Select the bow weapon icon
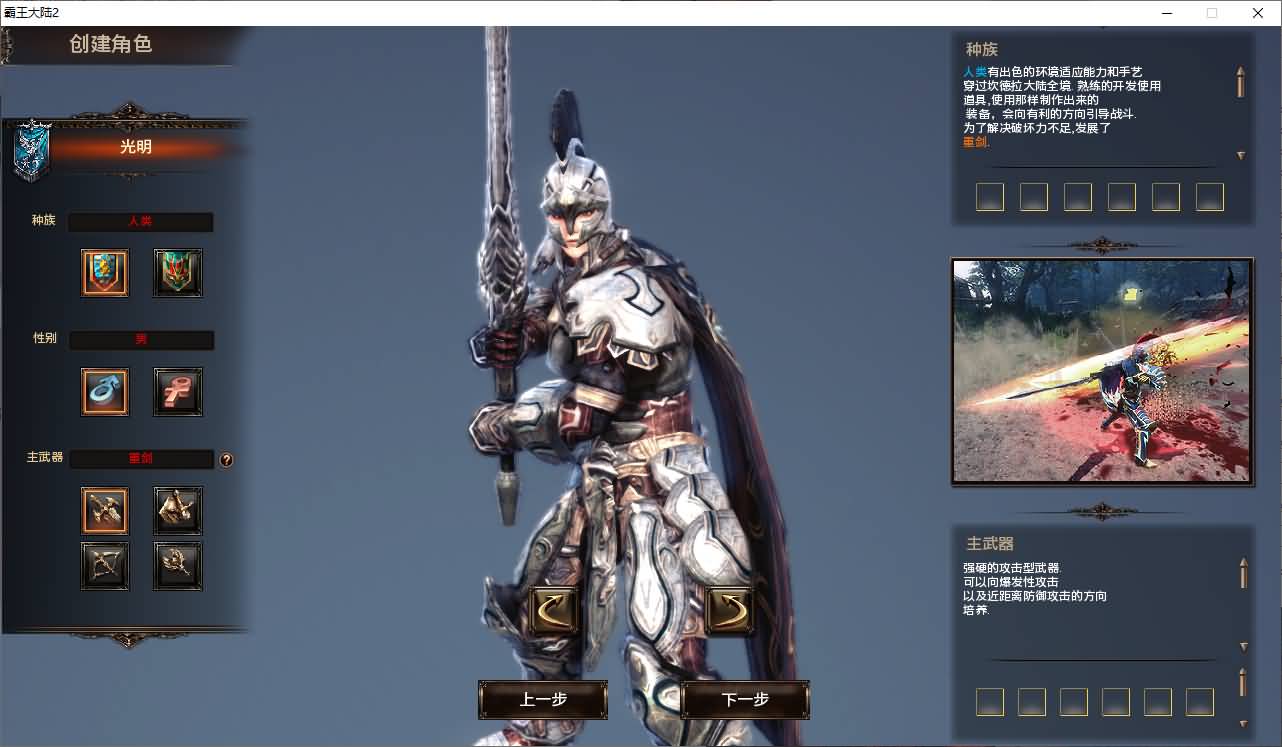Screen dimensions: 1282x747 point(104,566)
